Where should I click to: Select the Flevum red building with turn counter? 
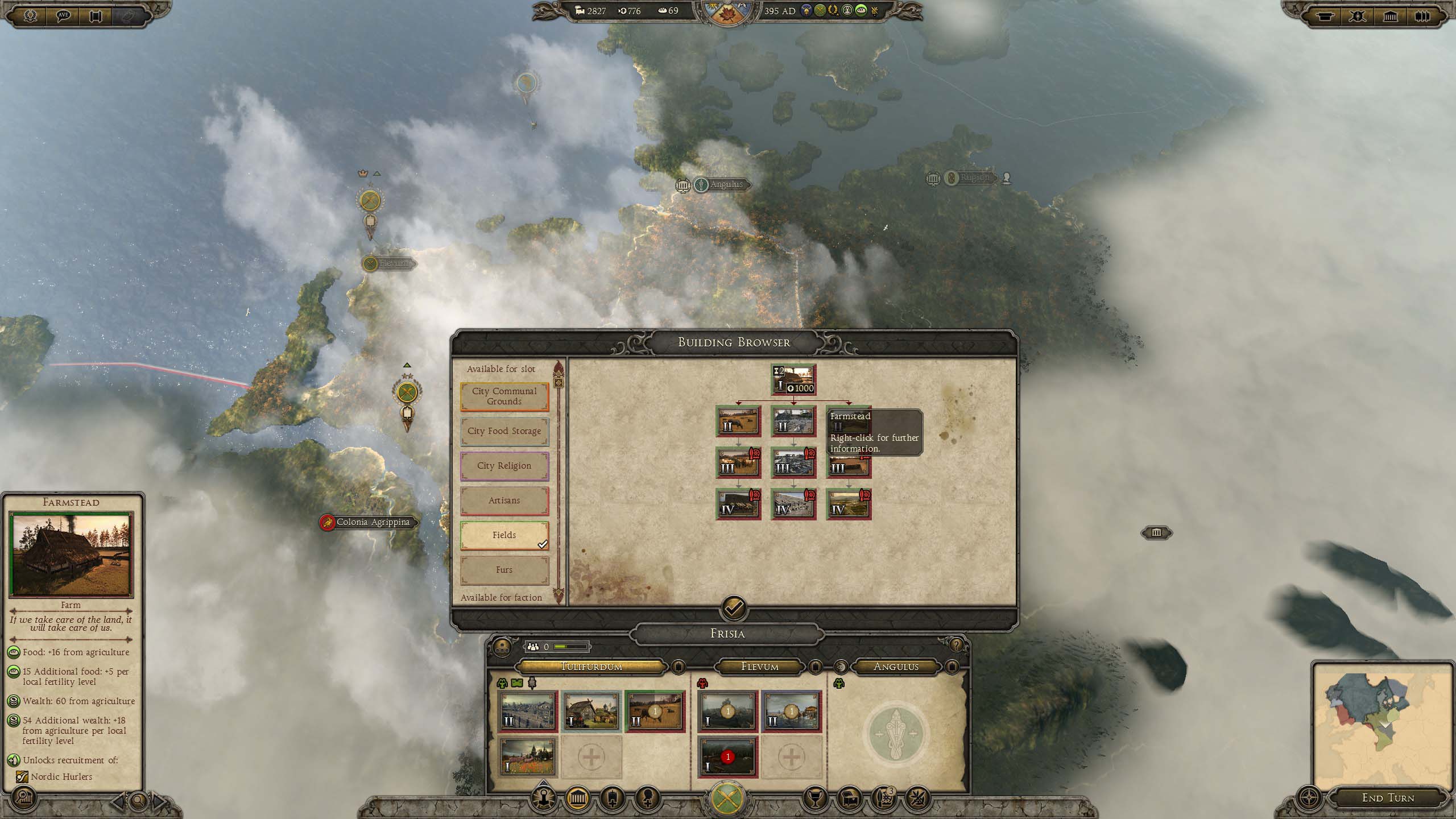click(727, 757)
